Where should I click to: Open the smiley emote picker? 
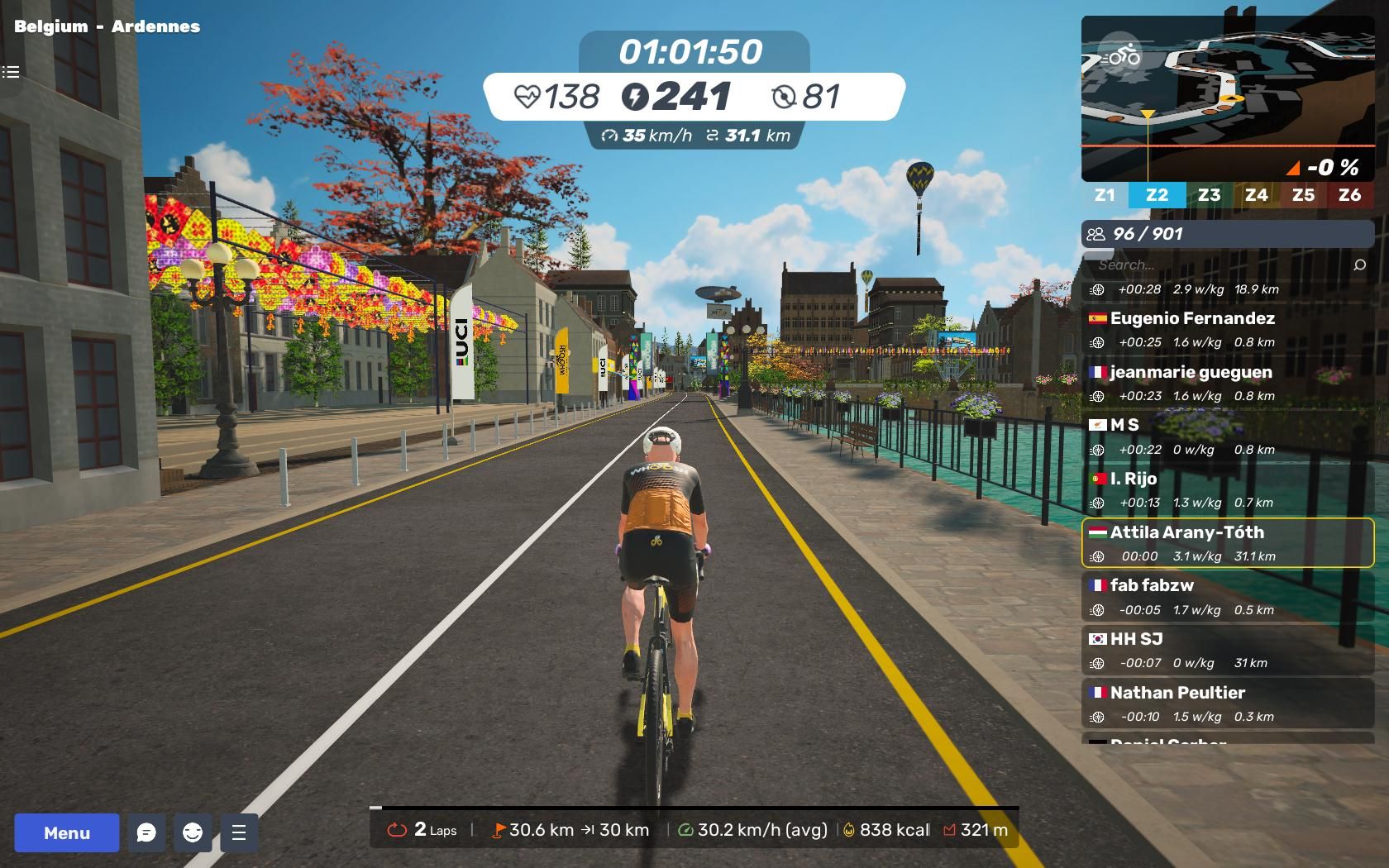point(193,832)
